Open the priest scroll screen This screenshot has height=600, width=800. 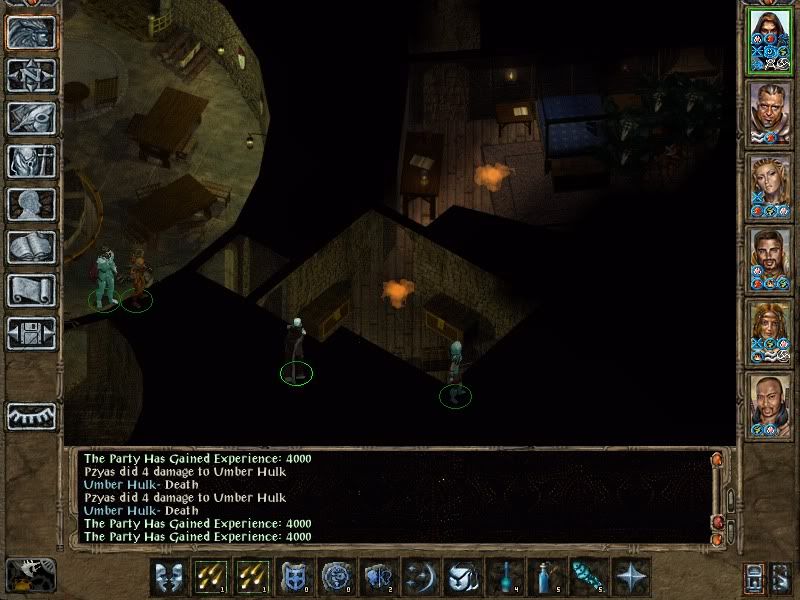31,290
